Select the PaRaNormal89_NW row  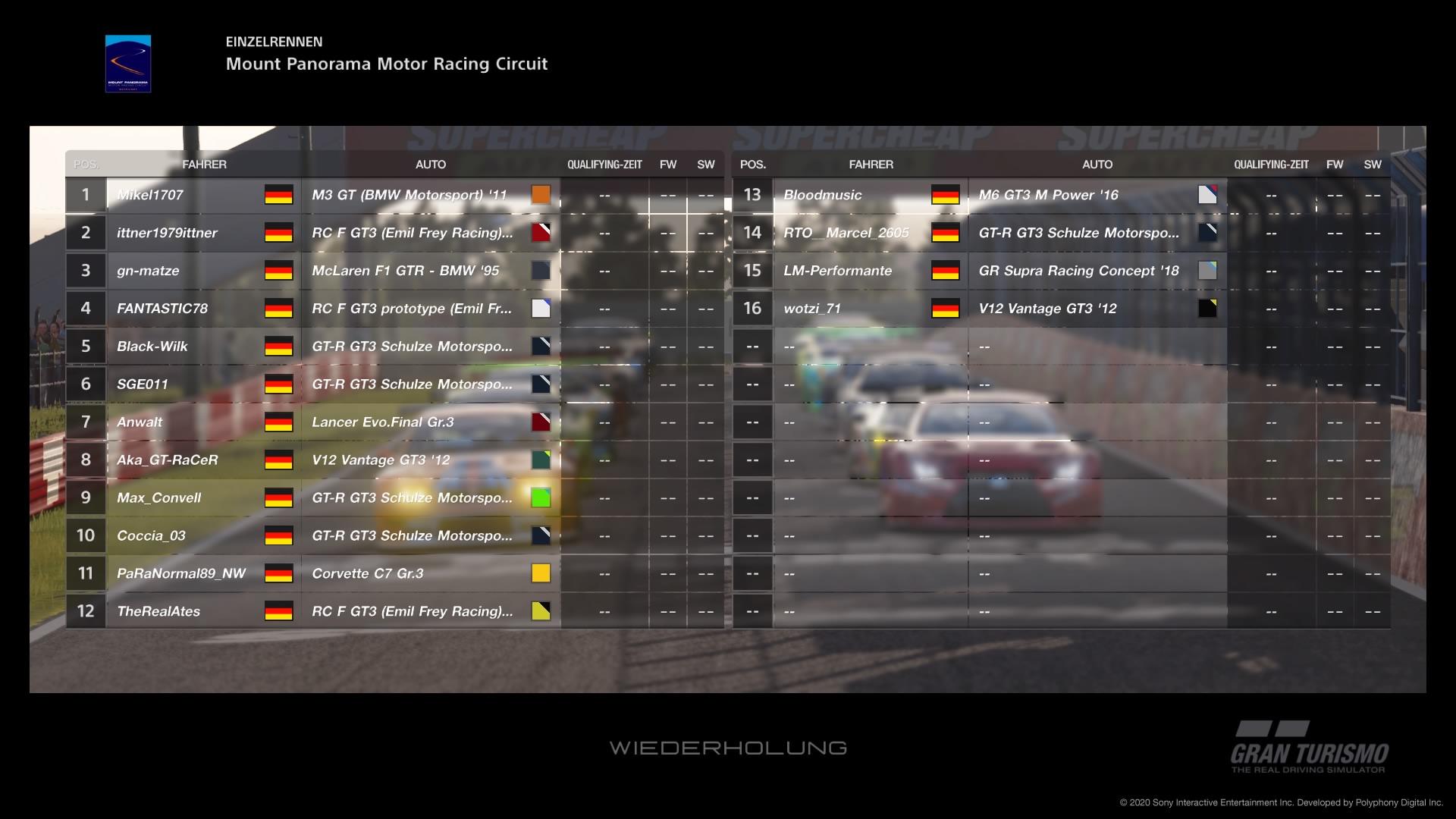tap(181, 574)
